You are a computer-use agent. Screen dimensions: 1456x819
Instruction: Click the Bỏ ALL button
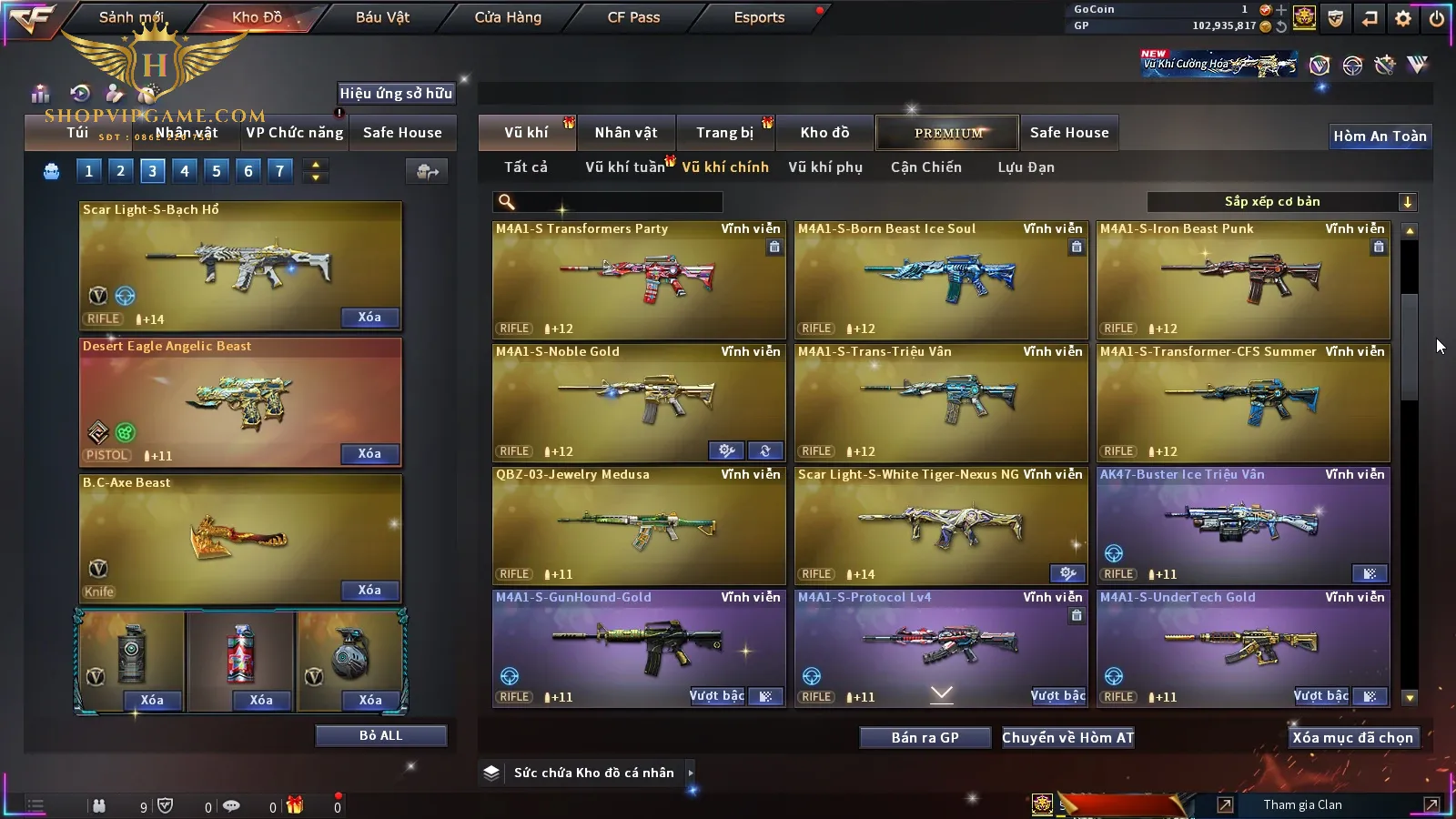point(380,735)
